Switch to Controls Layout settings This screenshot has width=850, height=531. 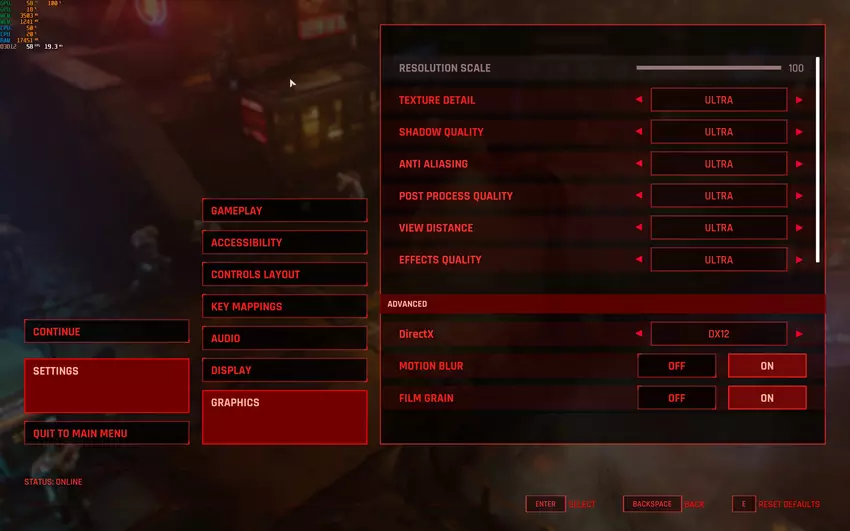284,275
